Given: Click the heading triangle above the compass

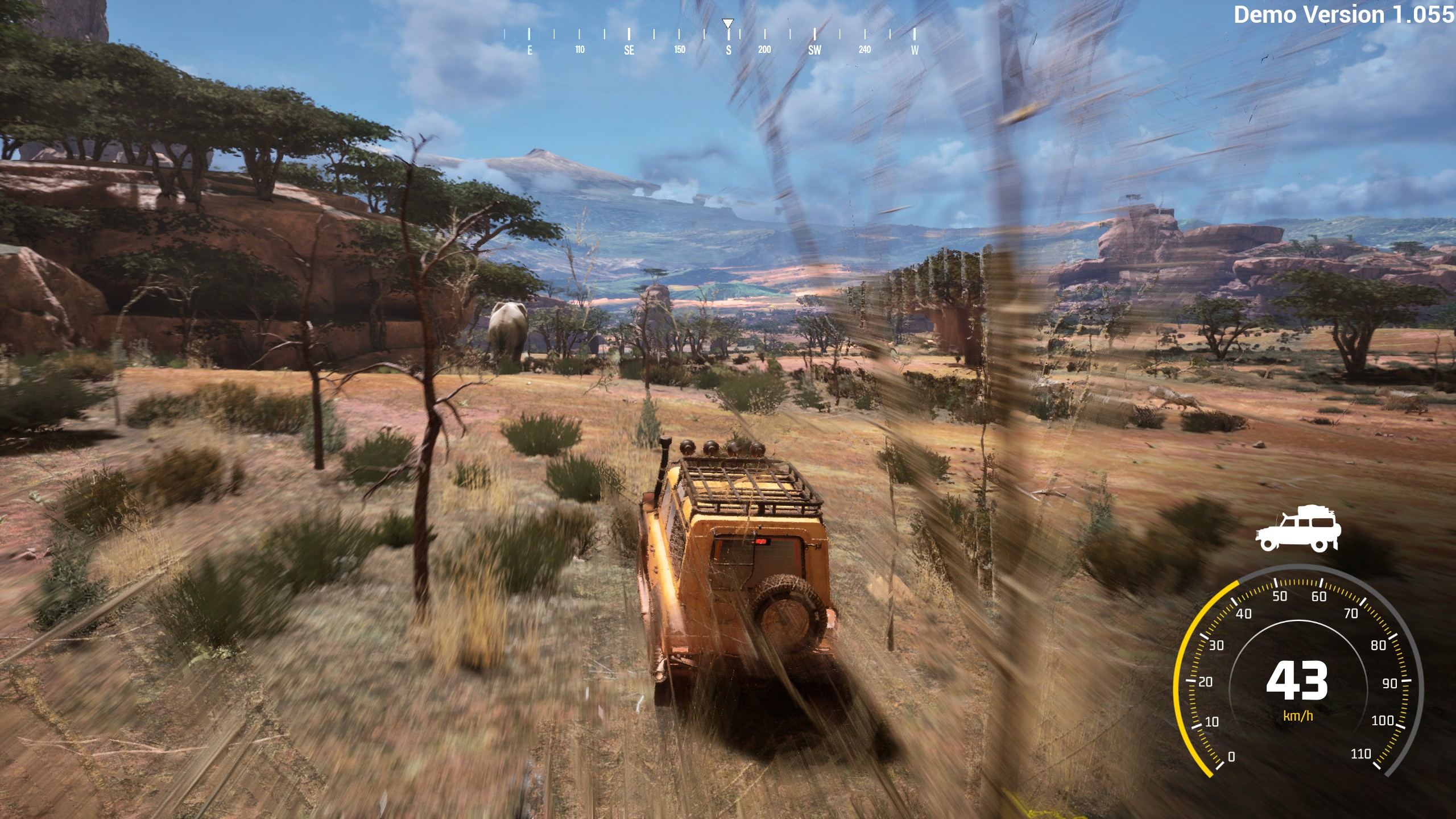Looking at the screenshot, I should click(x=728, y=24).
